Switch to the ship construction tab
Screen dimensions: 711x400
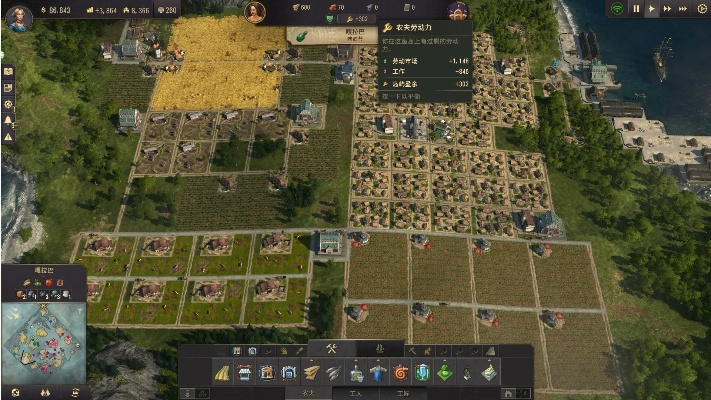(379, 349)
